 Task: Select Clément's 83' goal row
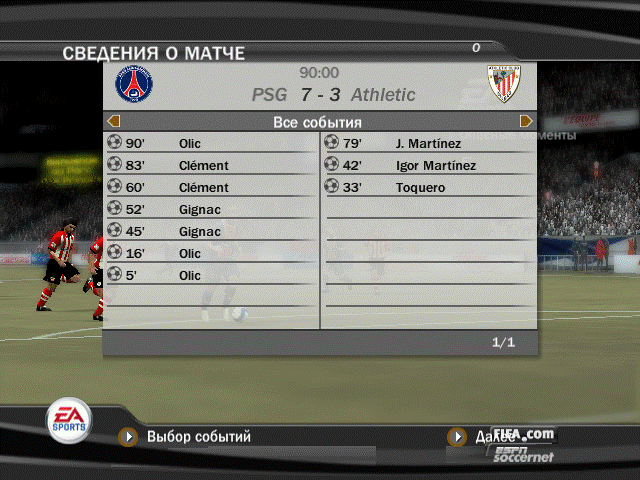point(210,165)
